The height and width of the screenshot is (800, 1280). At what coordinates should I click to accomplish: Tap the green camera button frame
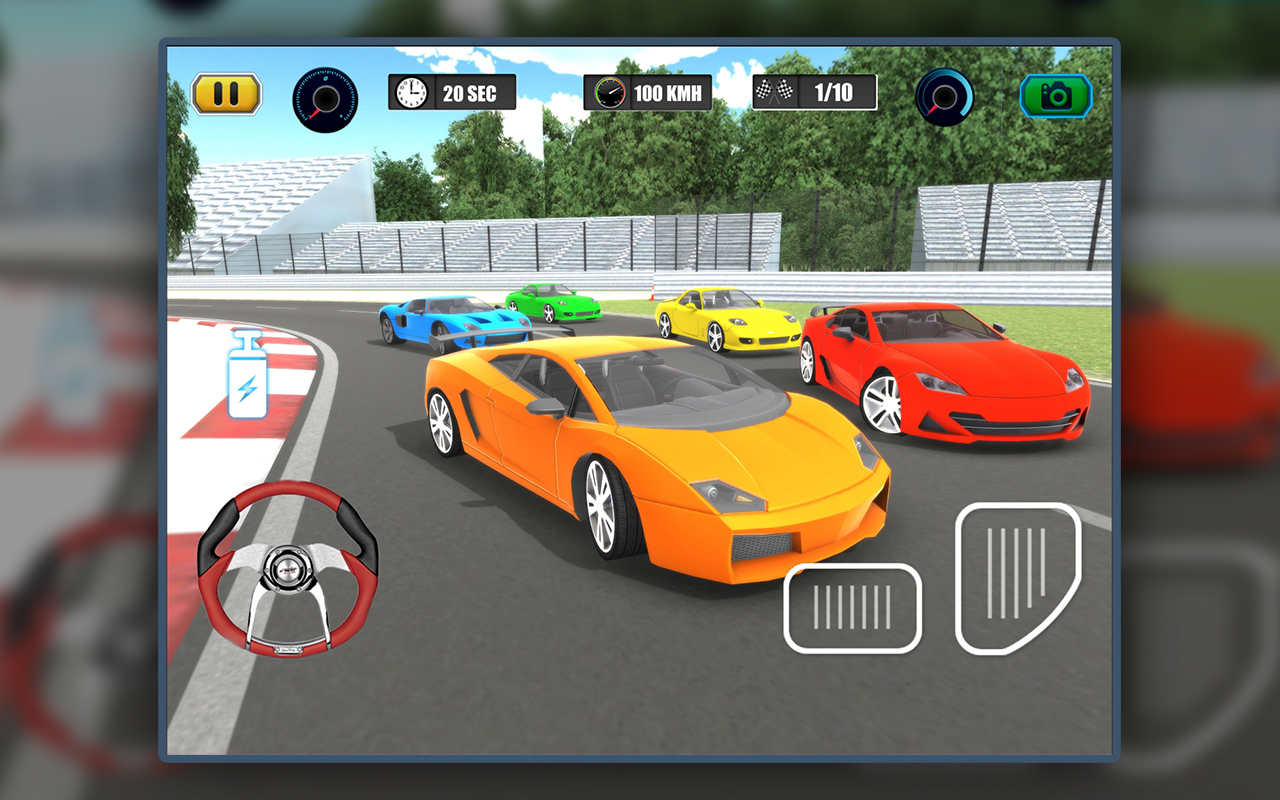(1057, 95)
